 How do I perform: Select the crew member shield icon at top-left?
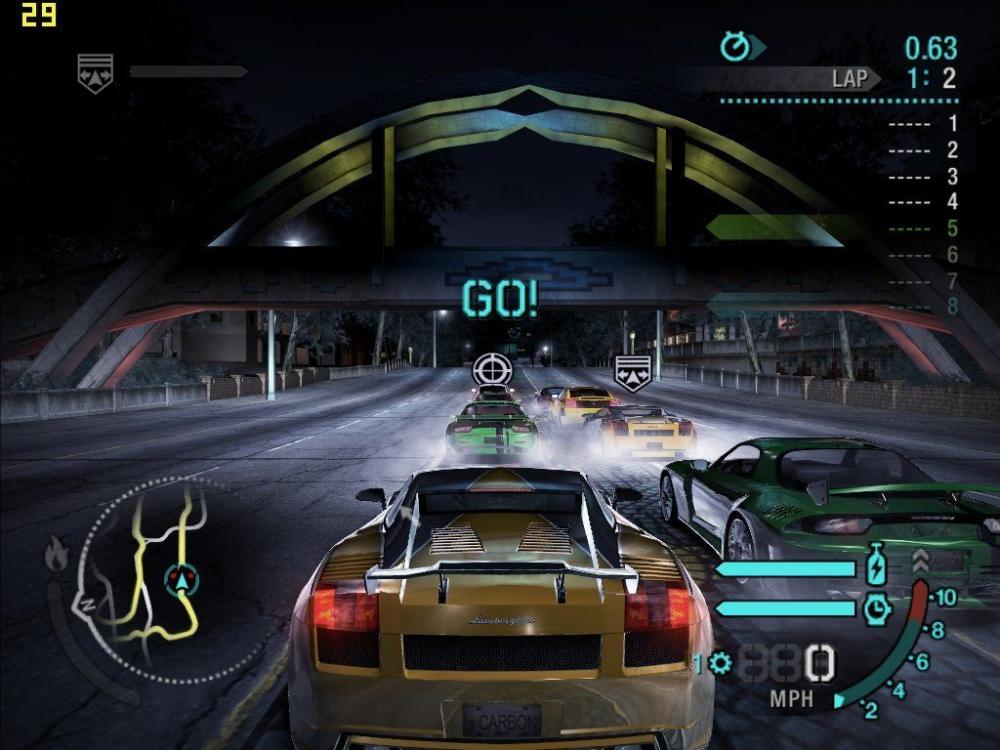(95, 72)
